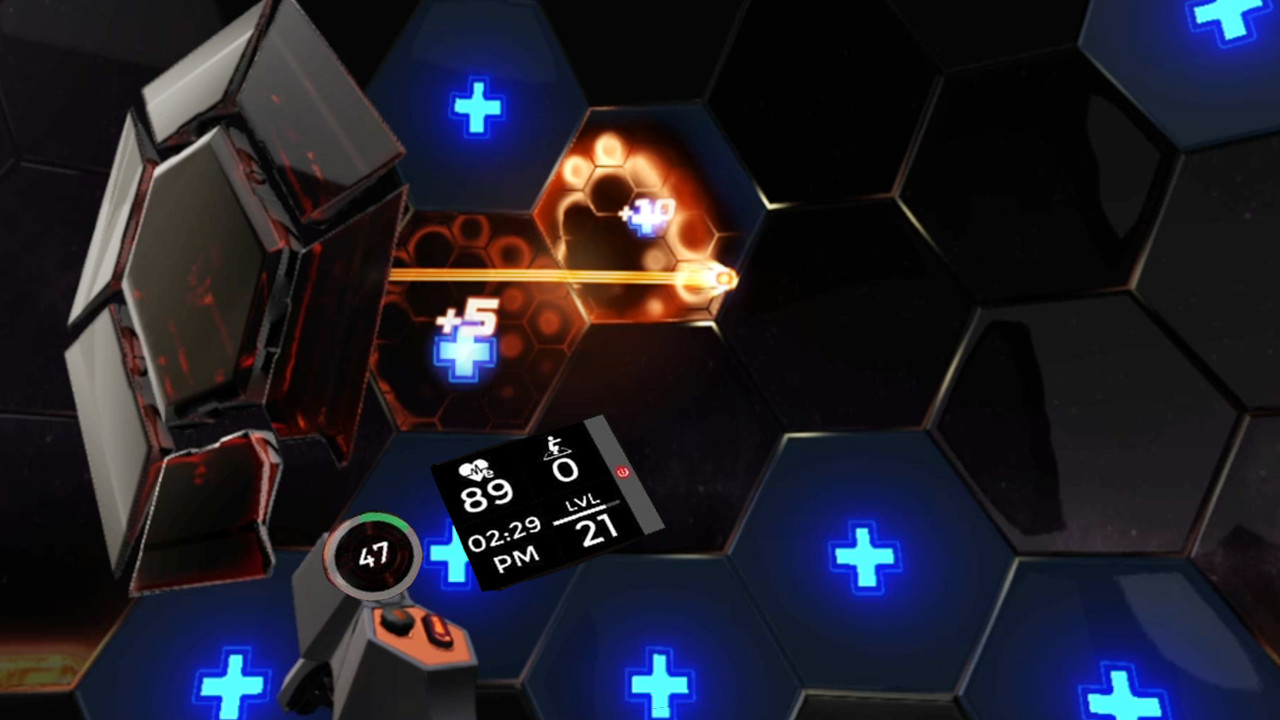Click the squat exercise icon showing 0 reps
The width and height of the screenshot is (1280, 720).
(558, 452)
